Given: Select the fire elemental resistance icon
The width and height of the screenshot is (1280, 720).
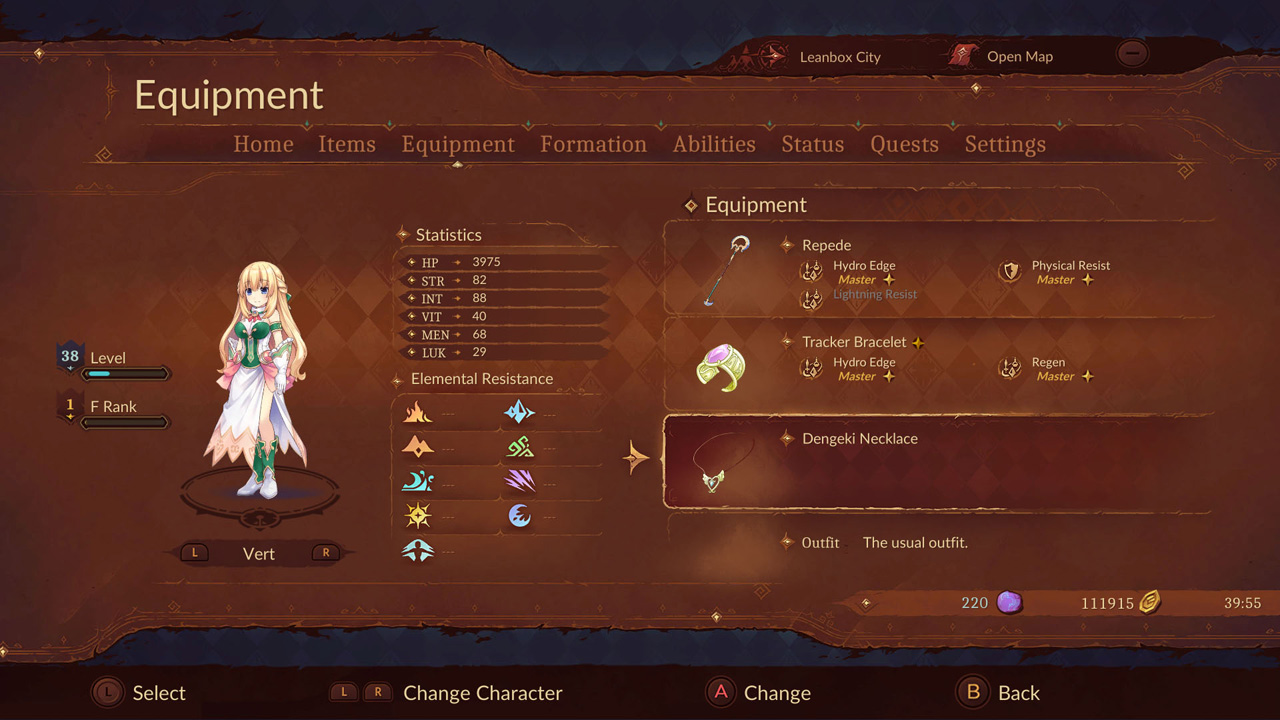Looking at the screenshot, I should (418, 412).
